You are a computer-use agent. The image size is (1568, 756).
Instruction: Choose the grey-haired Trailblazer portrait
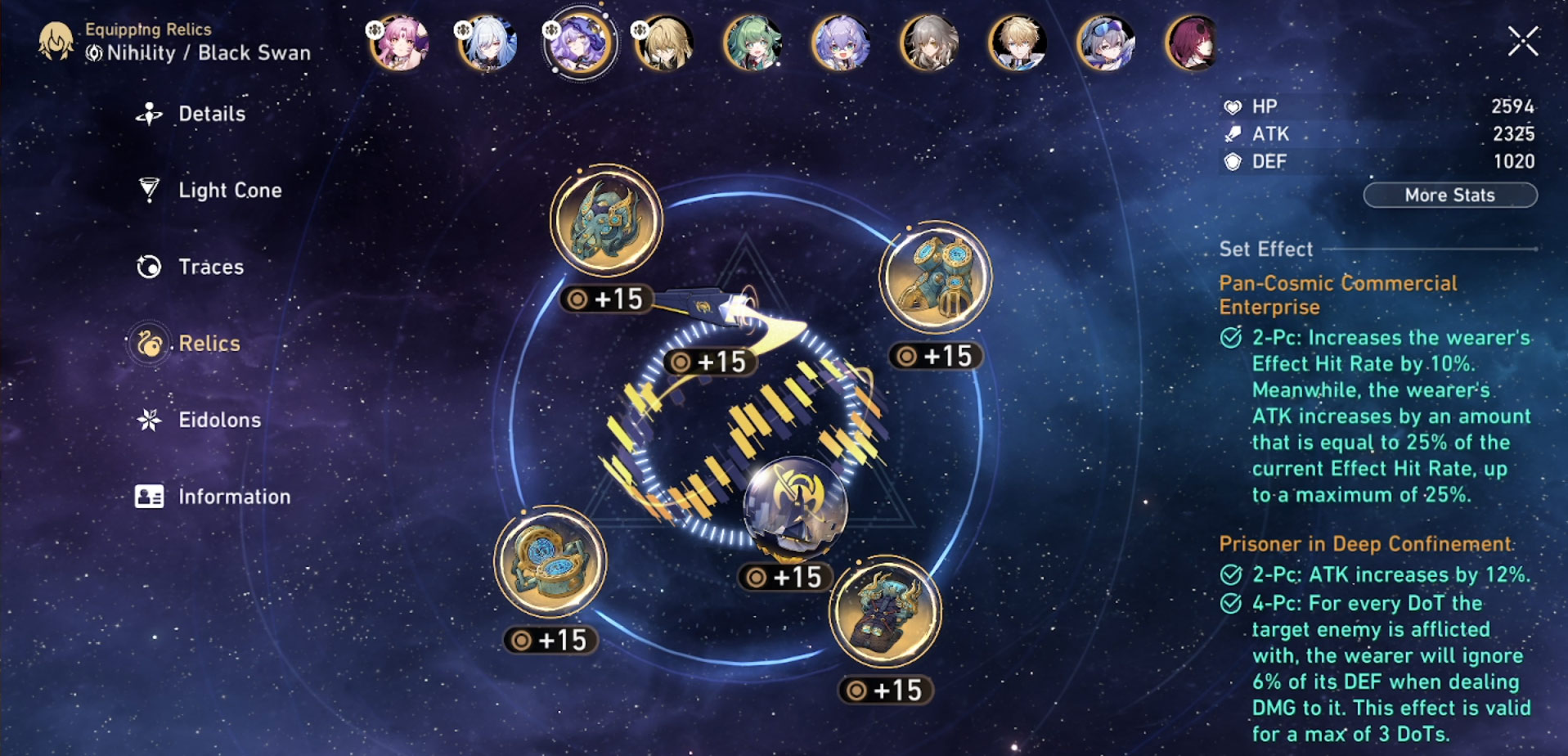coord(929,43)
